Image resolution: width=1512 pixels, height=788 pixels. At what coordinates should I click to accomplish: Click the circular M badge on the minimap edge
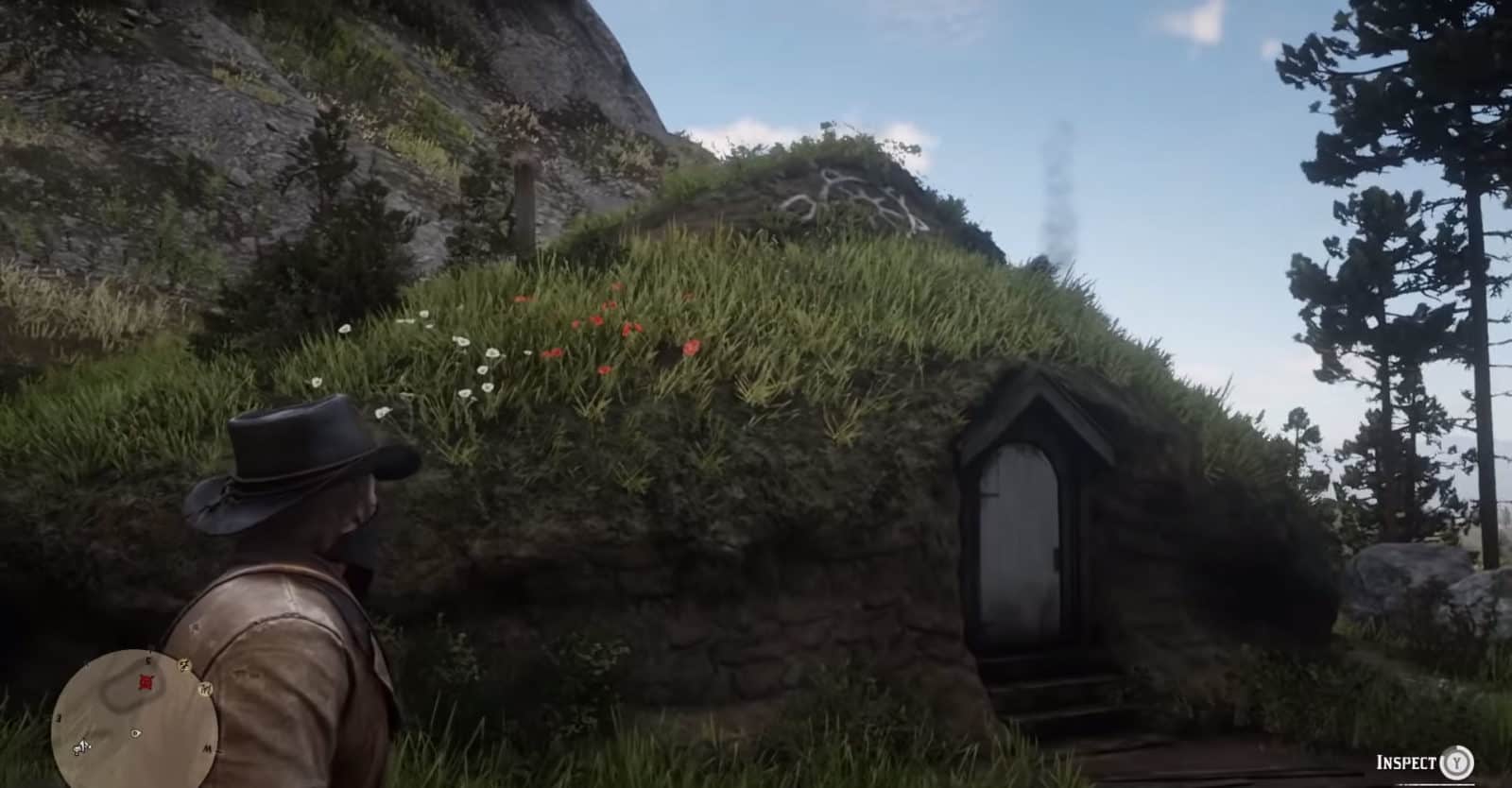tap(205, 689)
